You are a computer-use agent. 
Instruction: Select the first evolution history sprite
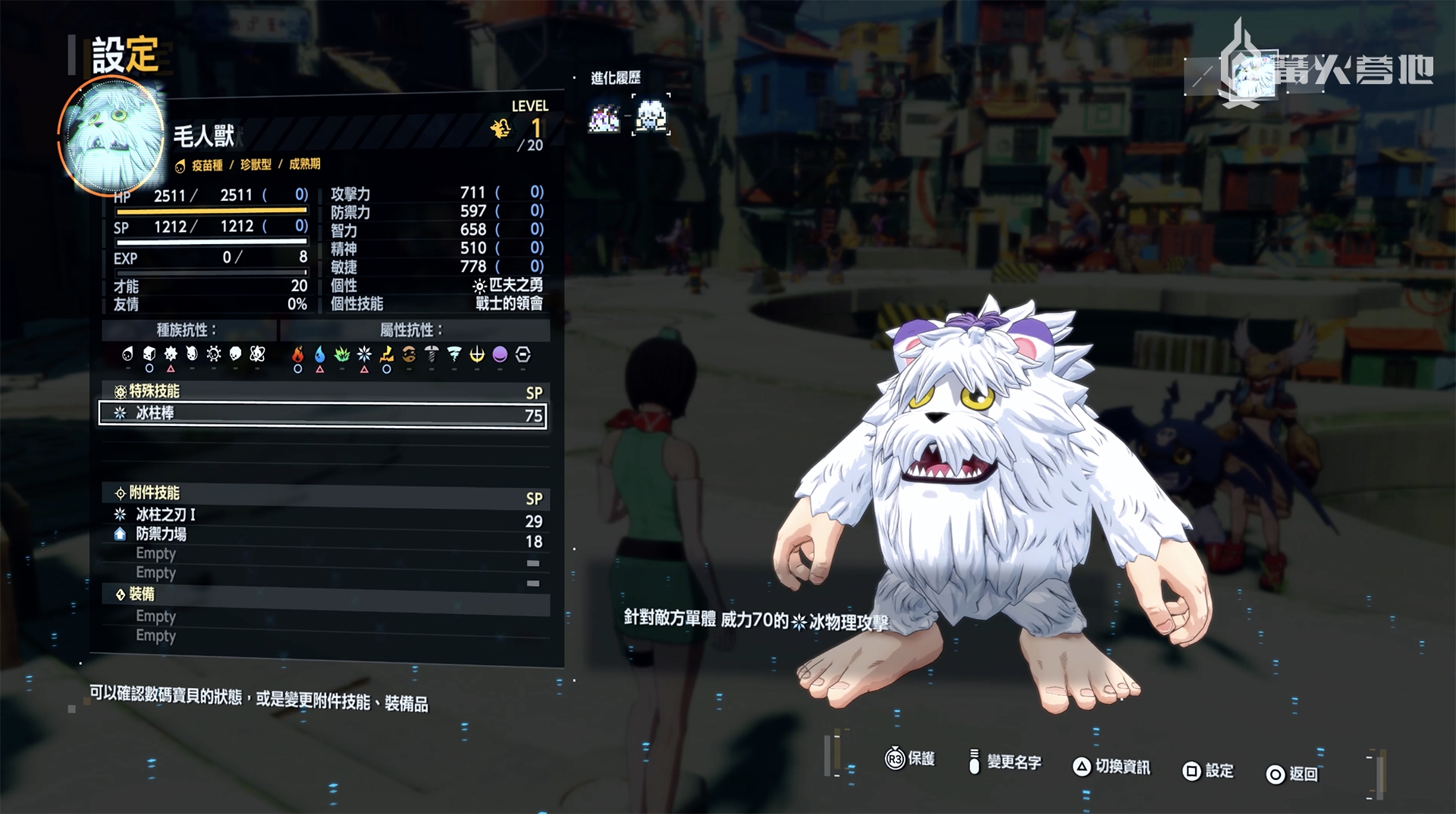(604, 118)
